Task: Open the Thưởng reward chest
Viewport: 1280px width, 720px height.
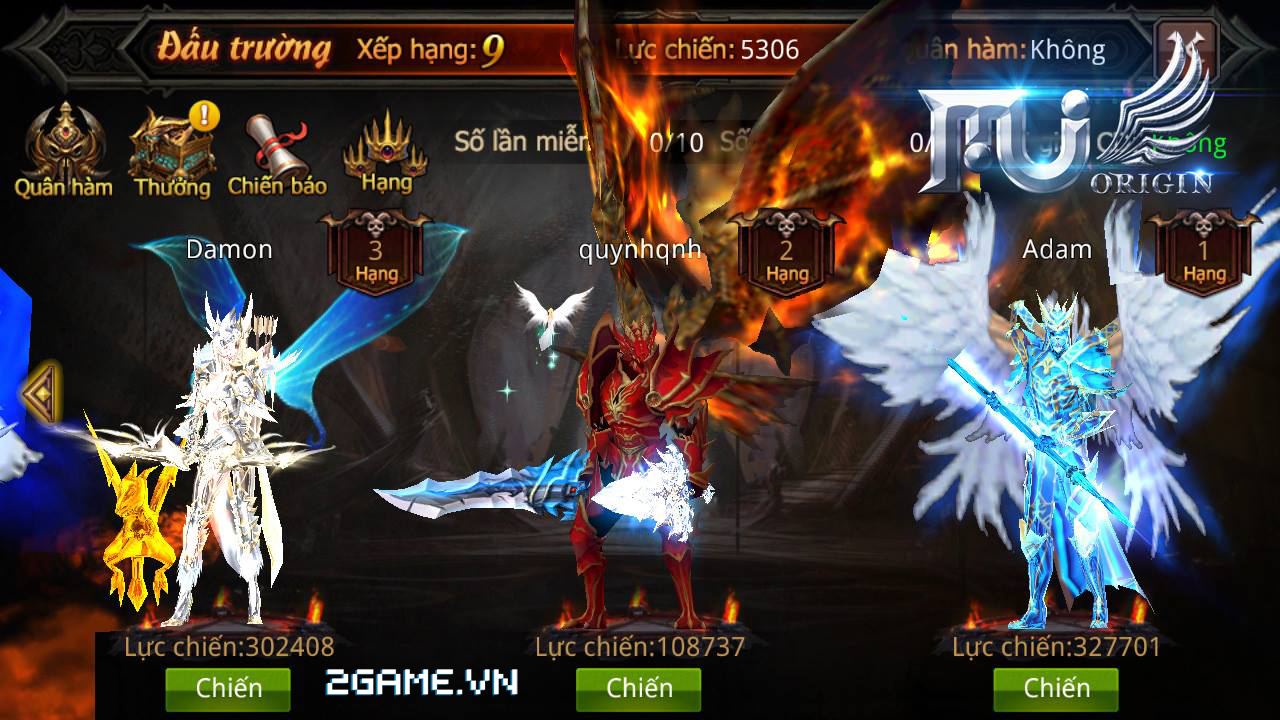Action: pos(173,150)
